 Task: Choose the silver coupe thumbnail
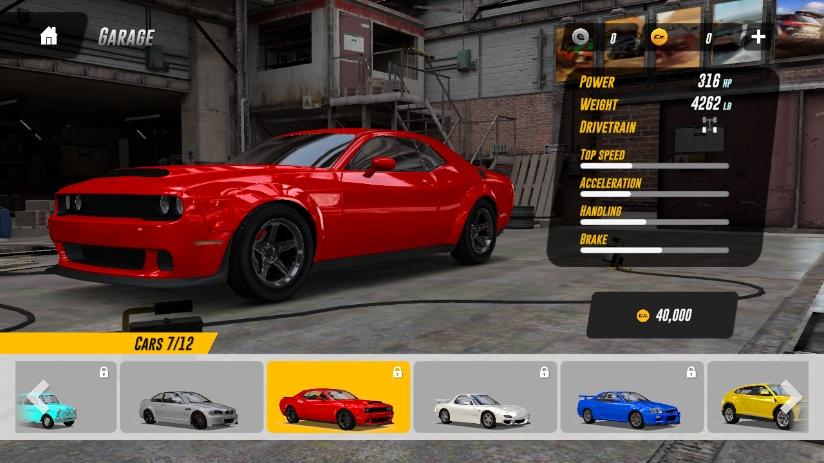(190, 398)
